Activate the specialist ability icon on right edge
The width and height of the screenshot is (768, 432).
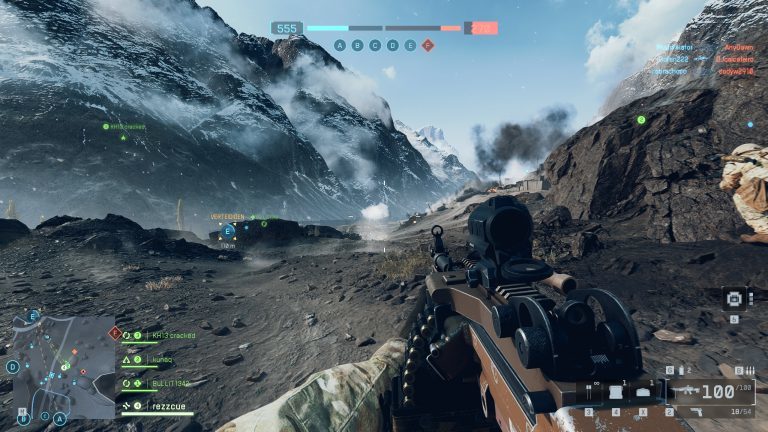pos(733,299)
